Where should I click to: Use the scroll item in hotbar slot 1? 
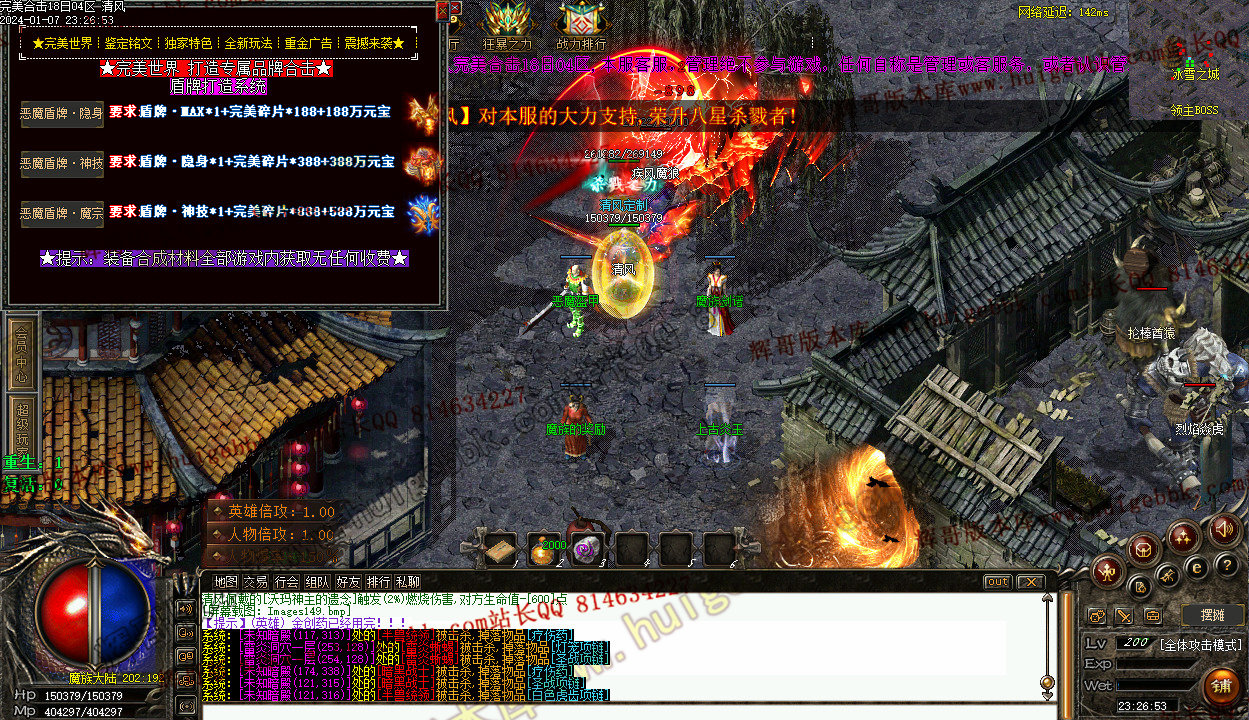pos(501,549)
